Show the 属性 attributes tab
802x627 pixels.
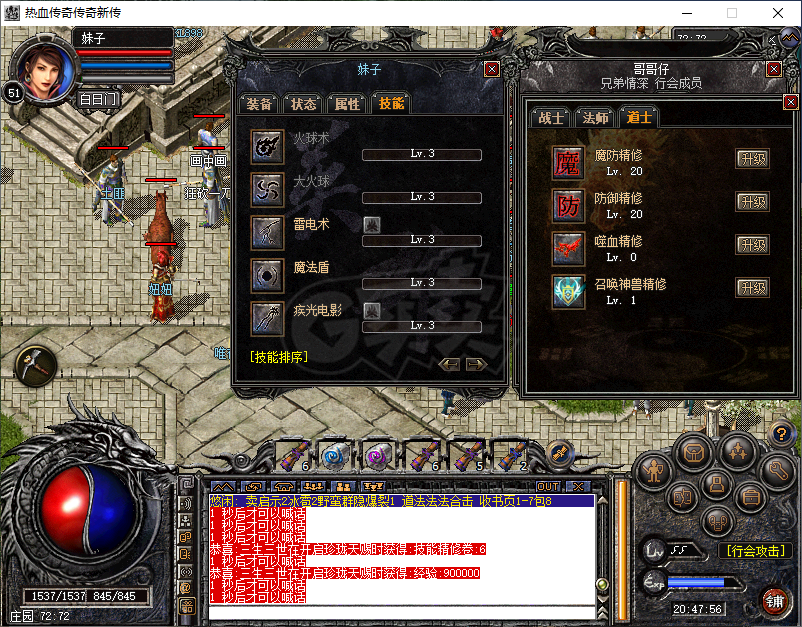pos(347,103)
